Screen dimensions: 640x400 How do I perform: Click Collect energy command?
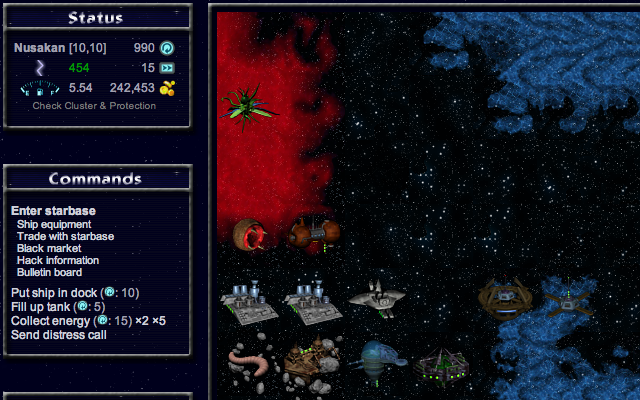click(51, 320)
